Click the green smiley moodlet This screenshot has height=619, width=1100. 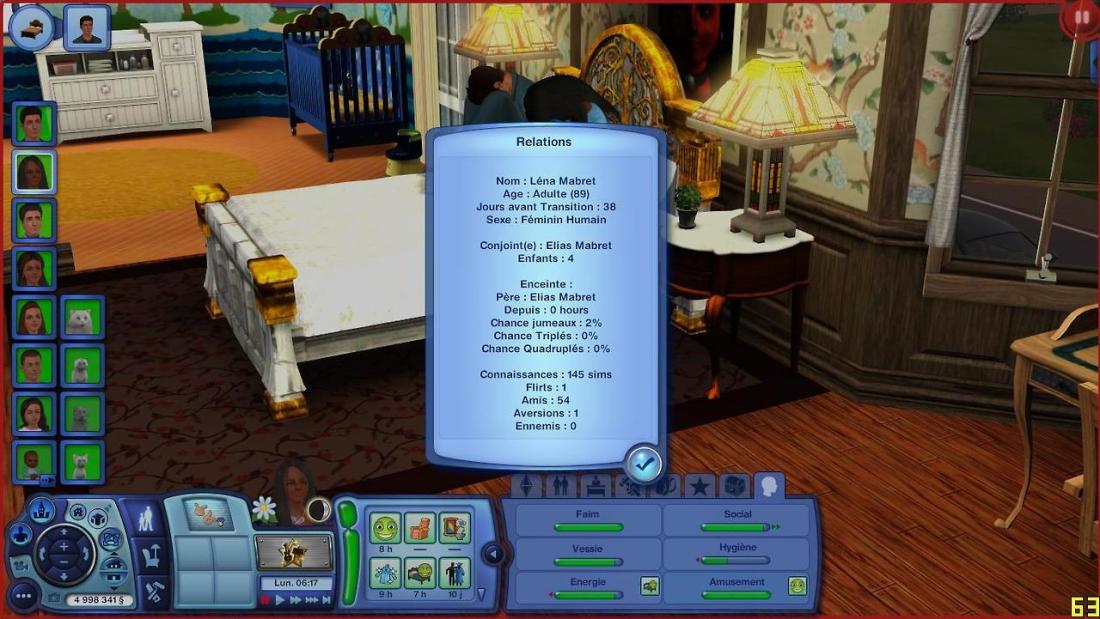coord(386,527)
